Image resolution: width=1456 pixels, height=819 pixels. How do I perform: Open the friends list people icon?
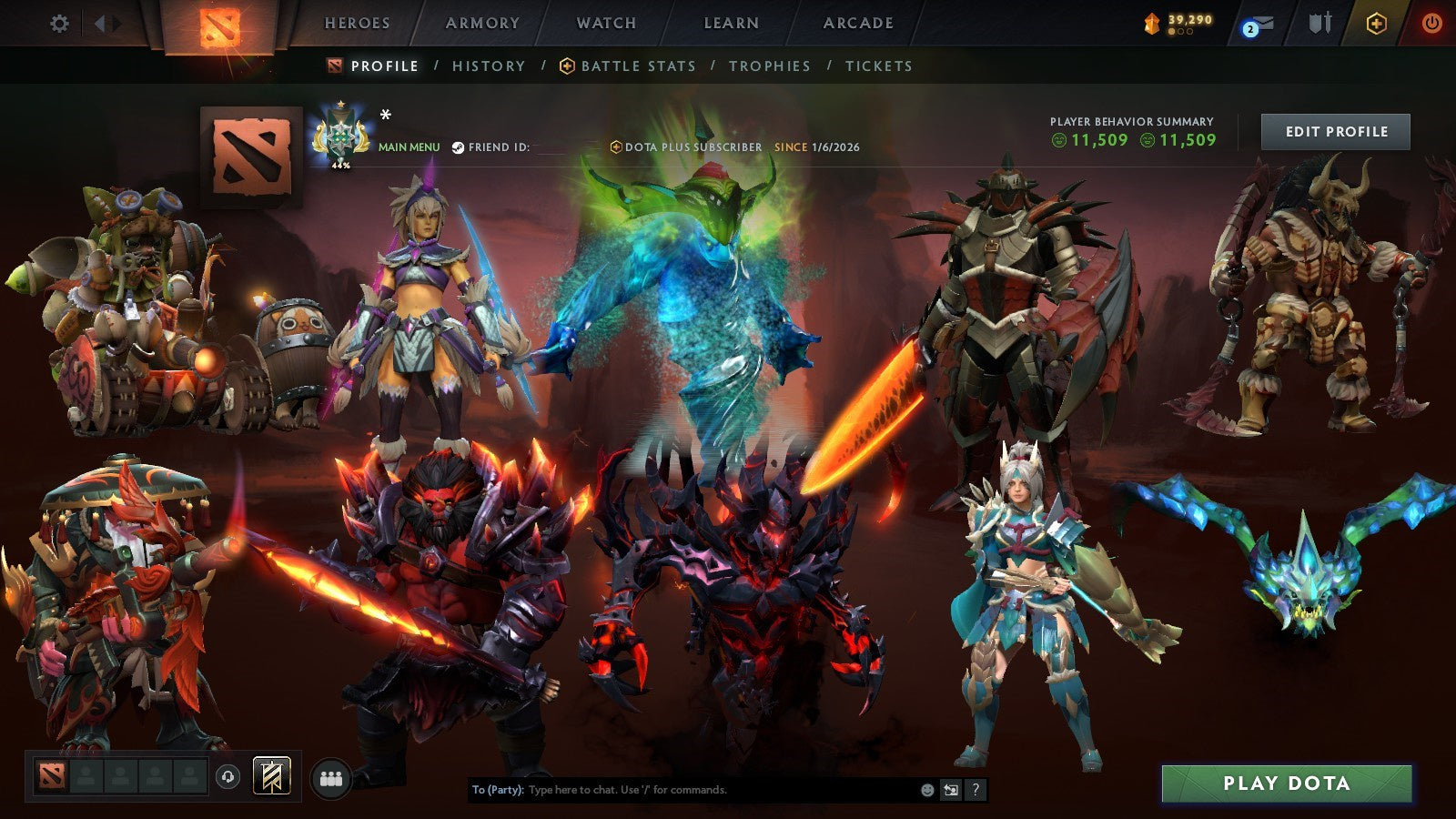click(332, 777)
